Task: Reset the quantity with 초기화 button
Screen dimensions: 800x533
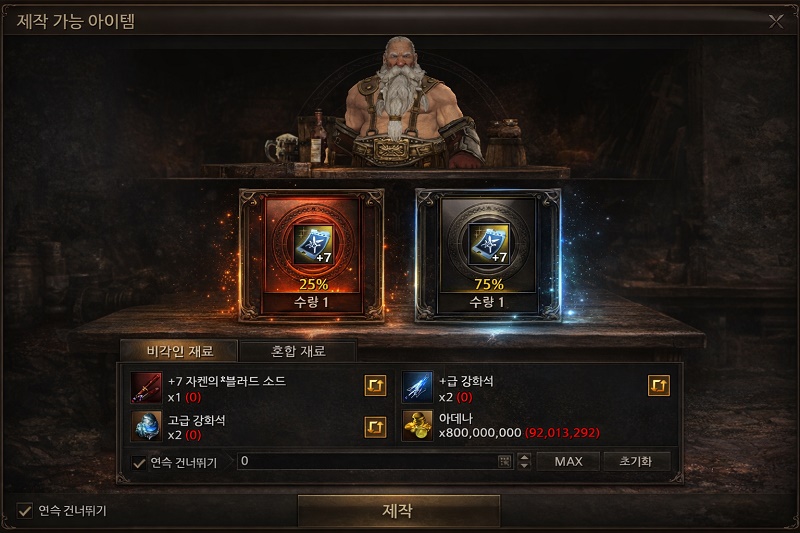Action: pos(635,462)
